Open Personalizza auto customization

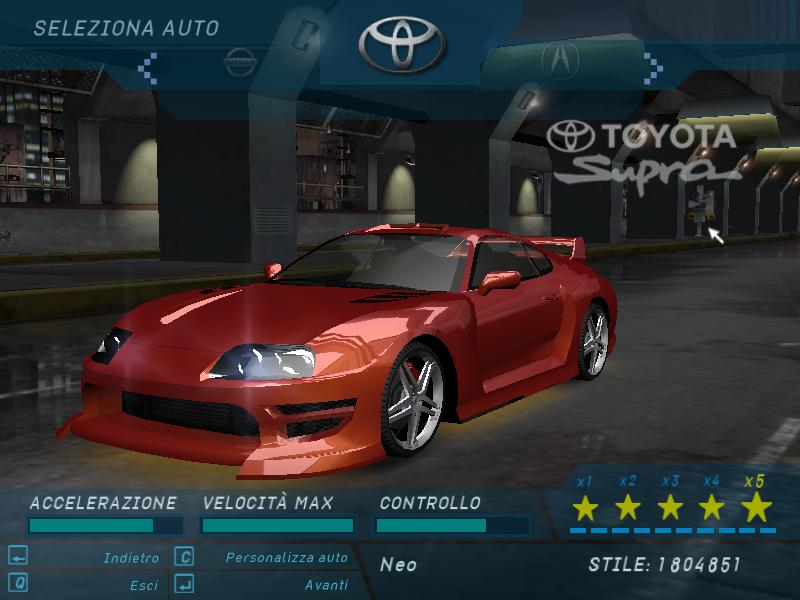286,558
